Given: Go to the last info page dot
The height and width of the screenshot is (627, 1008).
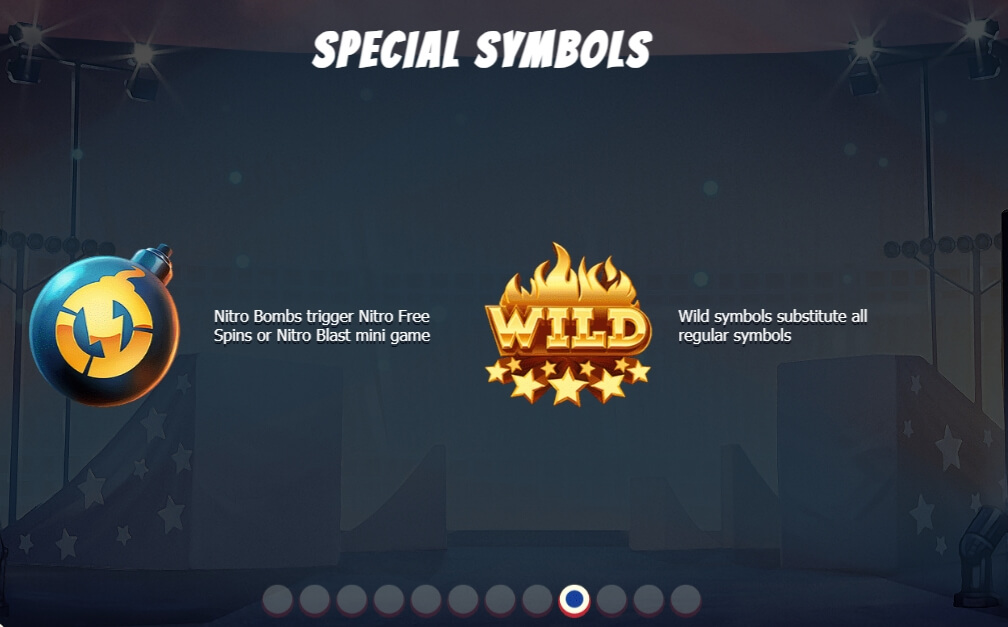Looking at the screenshot, I should [685, 600].
